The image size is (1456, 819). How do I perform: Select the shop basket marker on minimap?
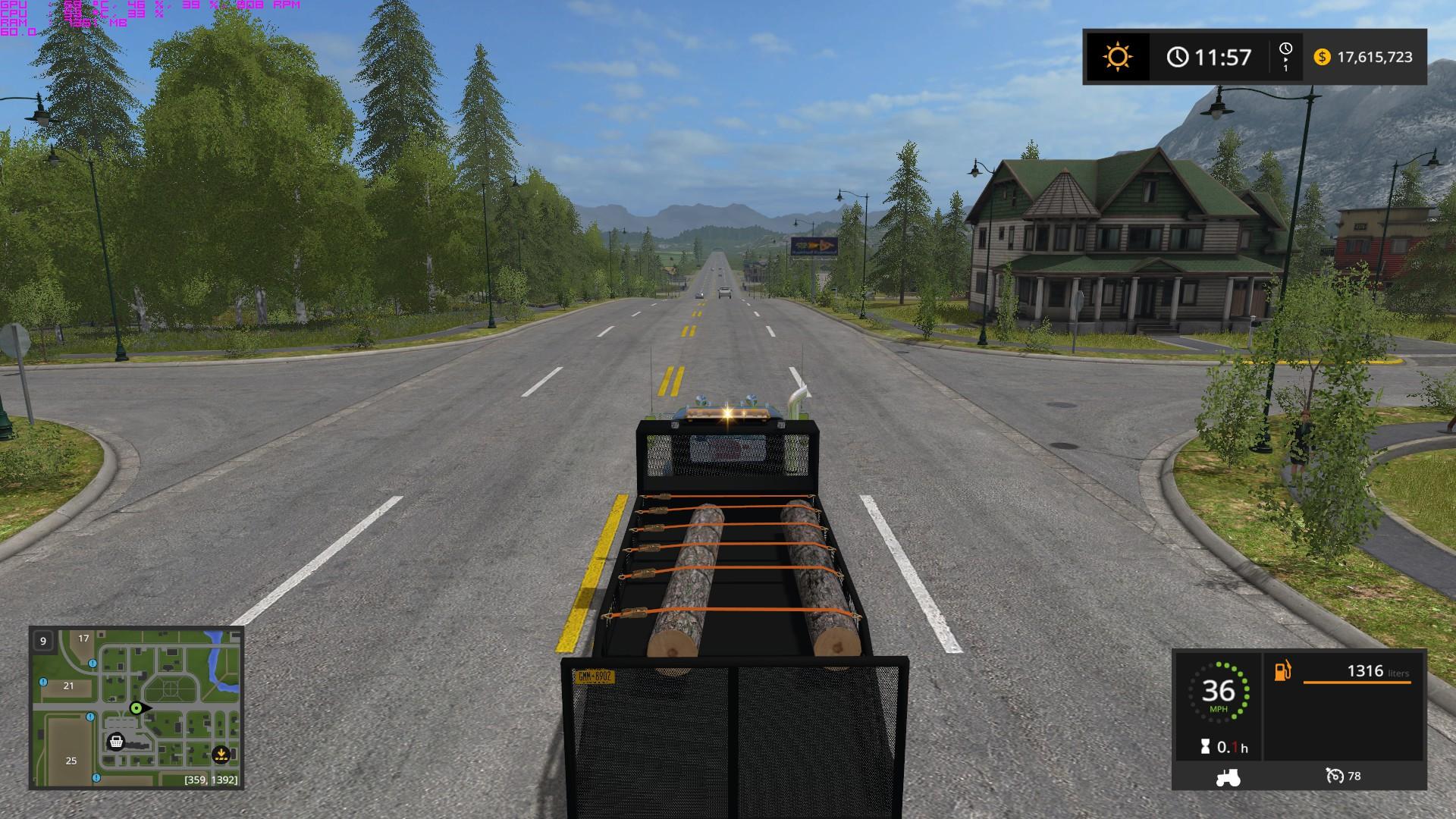(116, 741)
